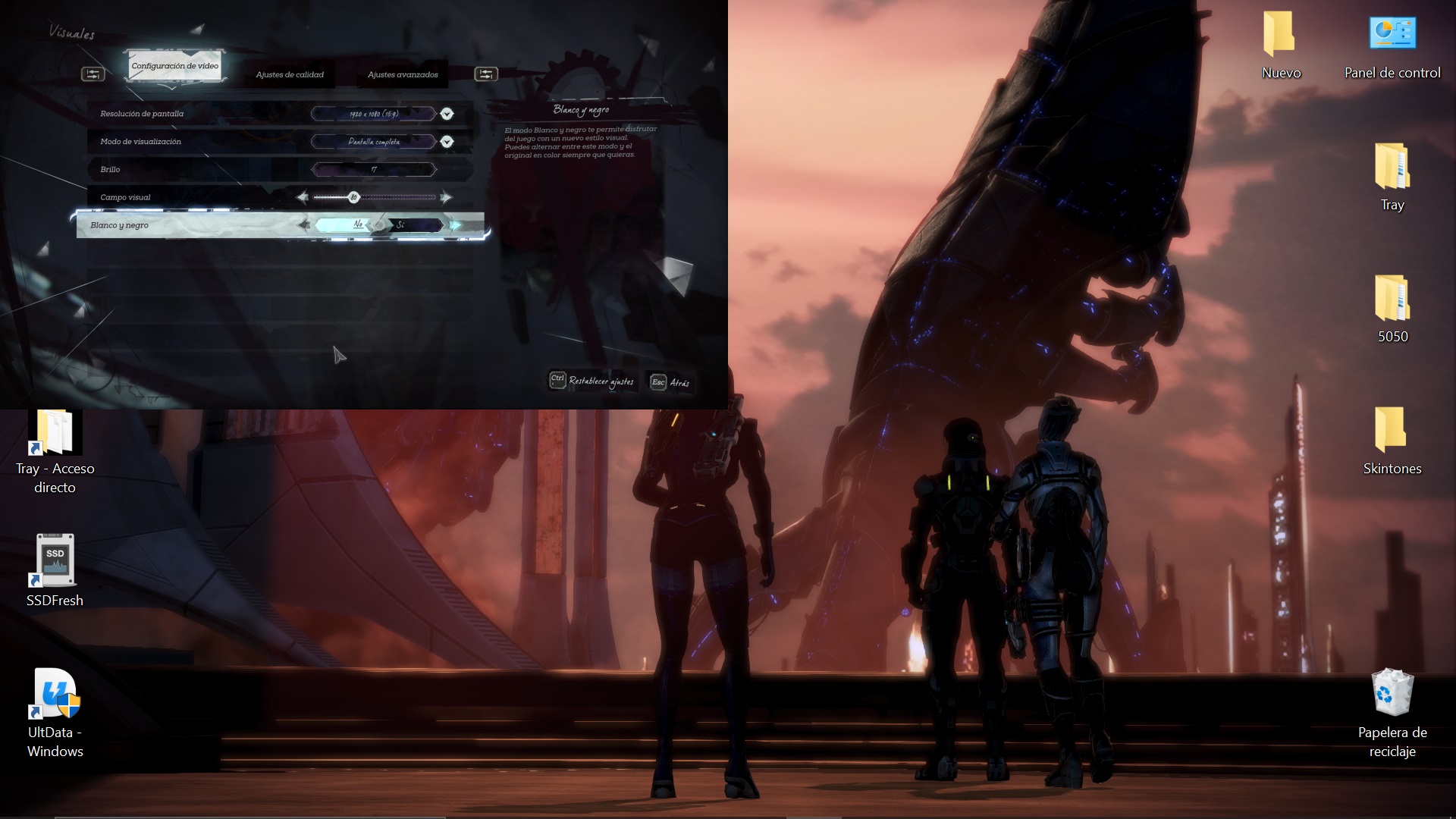Screen dimensions: 1456x819
Task: Switch to the Ajustes de calidad tab
Action: (290, 74)
